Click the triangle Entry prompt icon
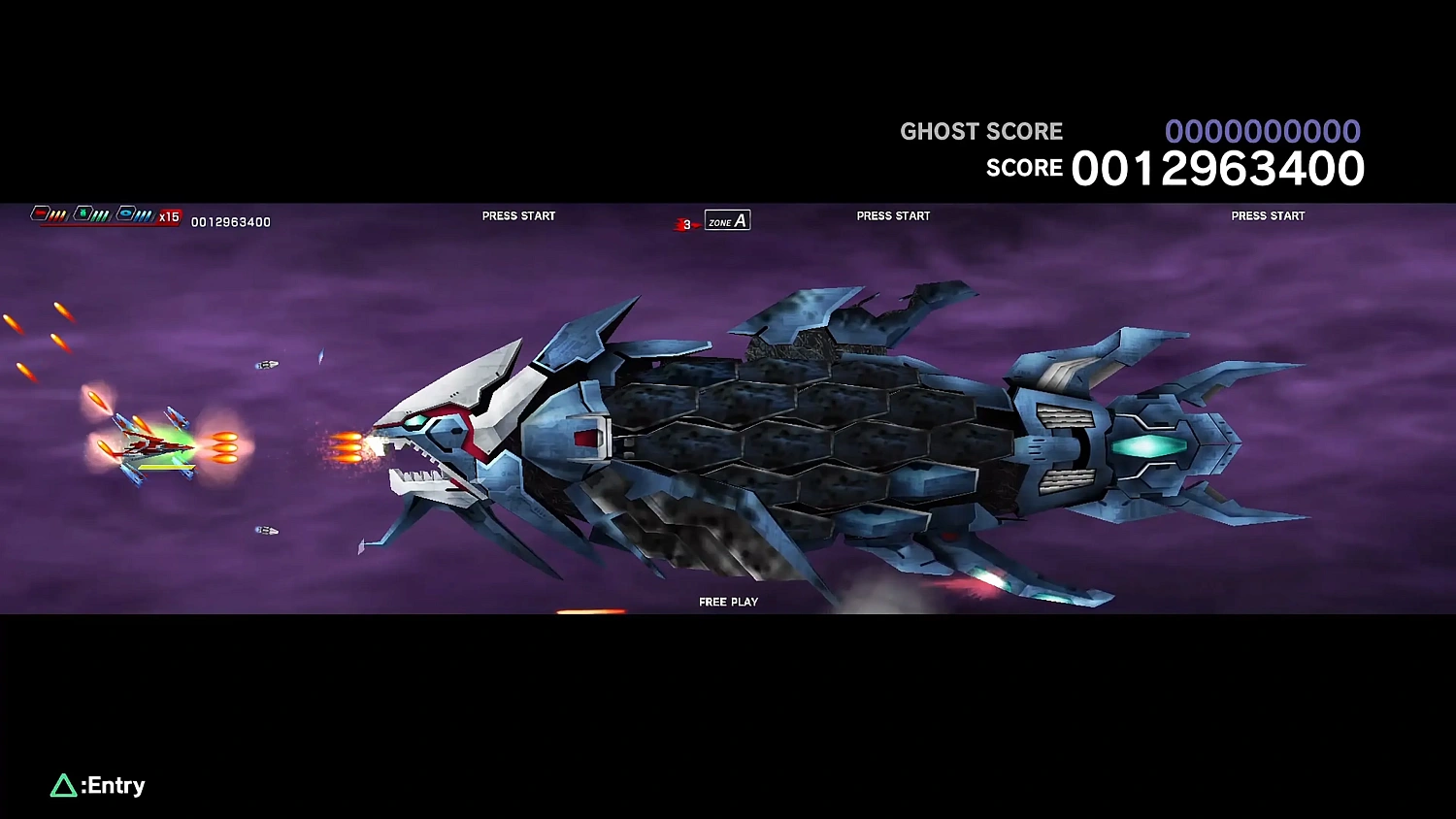This screenshot has width=1456, height=819. pyautogui.click(x=63, y=785)
